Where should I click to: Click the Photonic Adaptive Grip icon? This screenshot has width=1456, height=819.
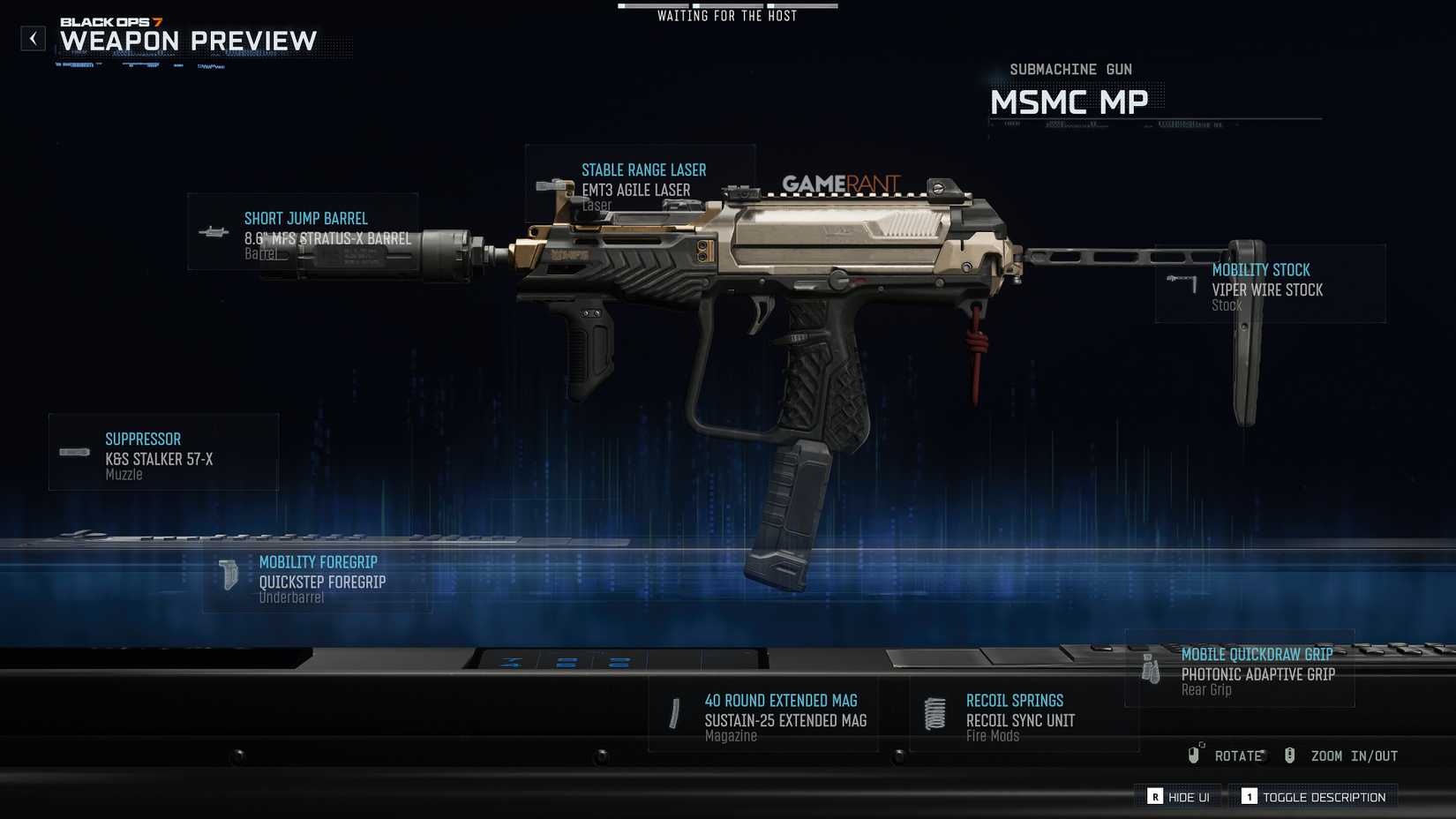tap(1150, 668)
